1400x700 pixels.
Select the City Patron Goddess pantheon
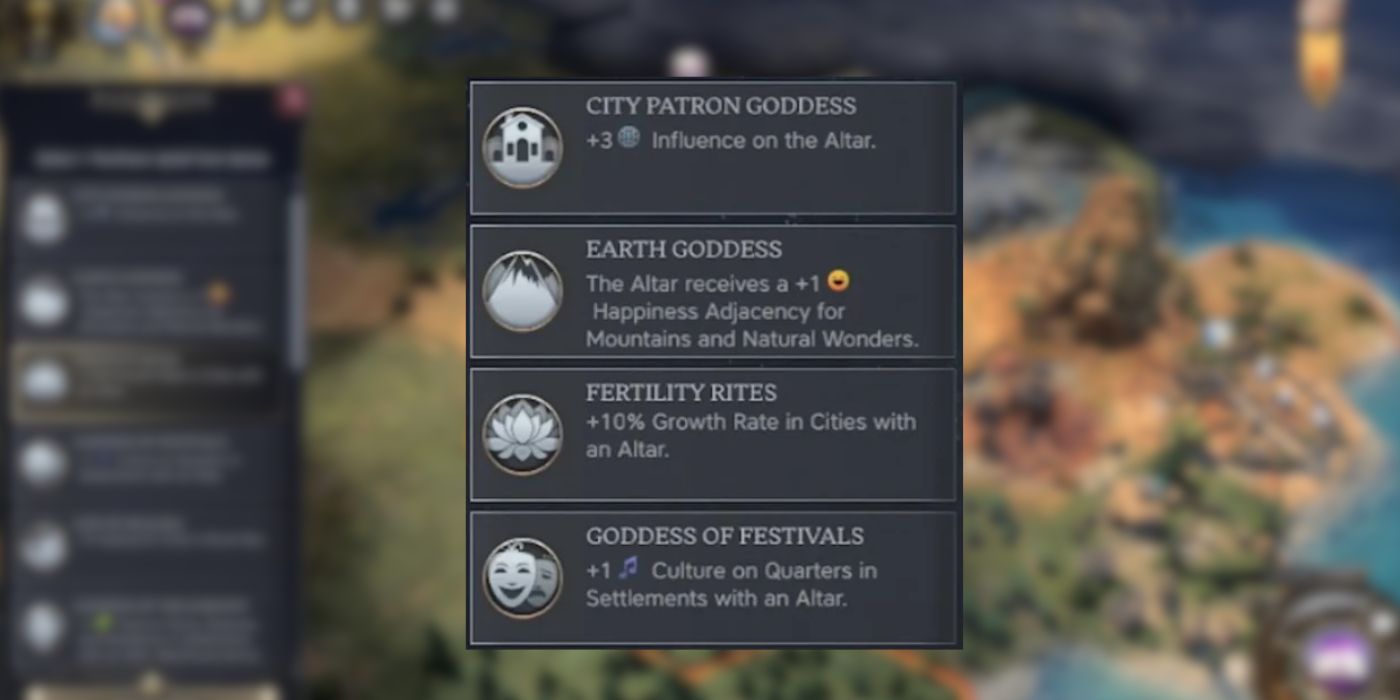[x=713, y=148]
